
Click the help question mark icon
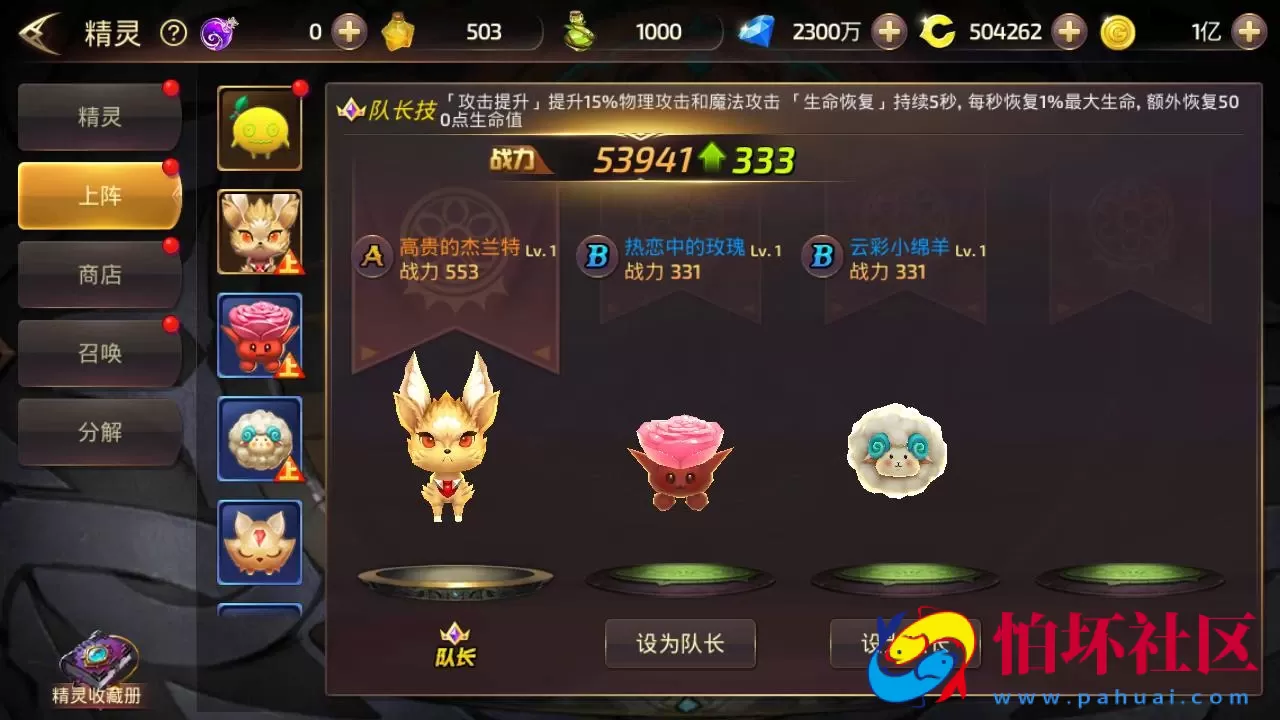pyautogui.click(x=174, y=31)
